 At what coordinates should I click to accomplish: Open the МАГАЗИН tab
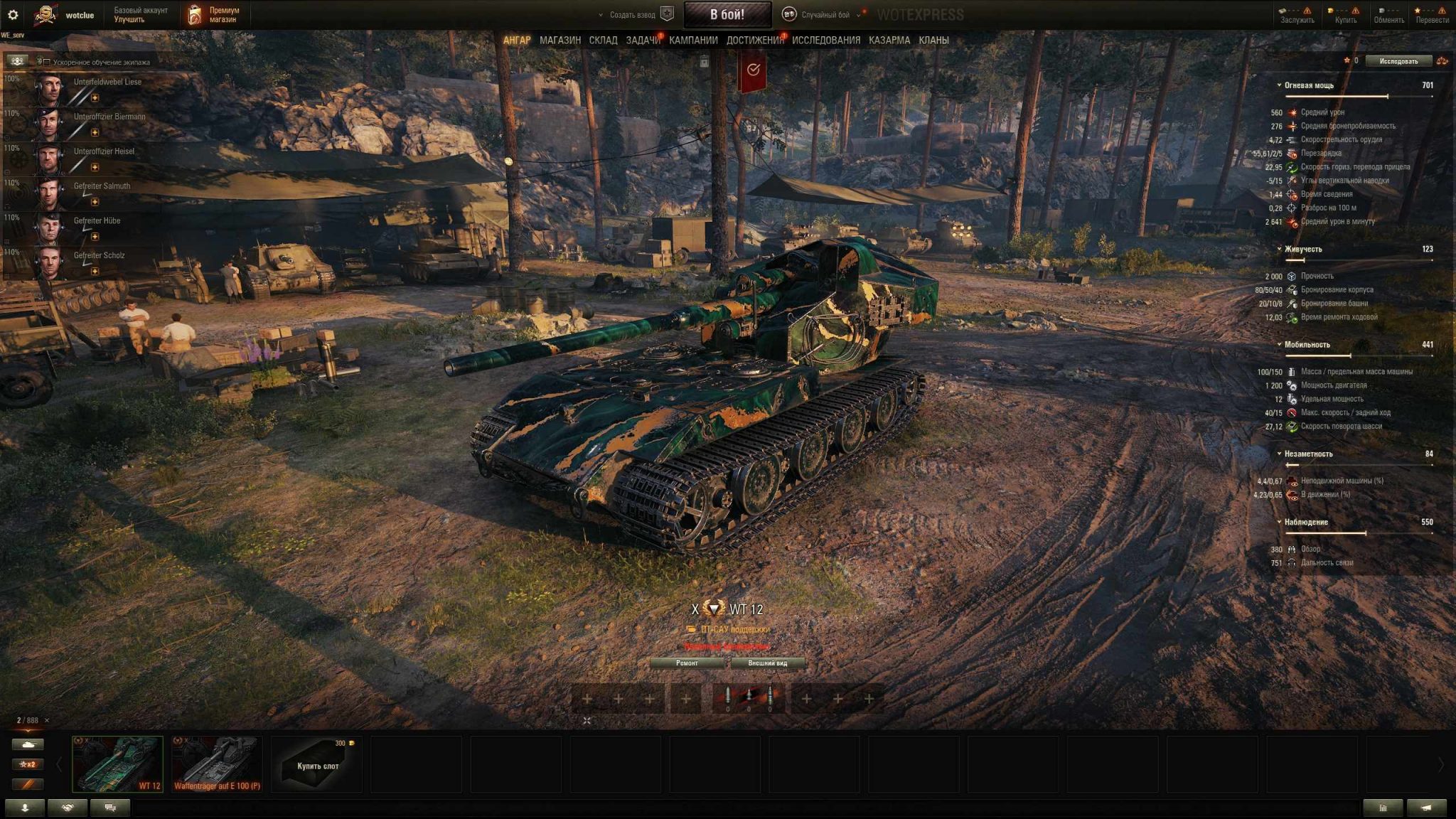tap(560, 41)
